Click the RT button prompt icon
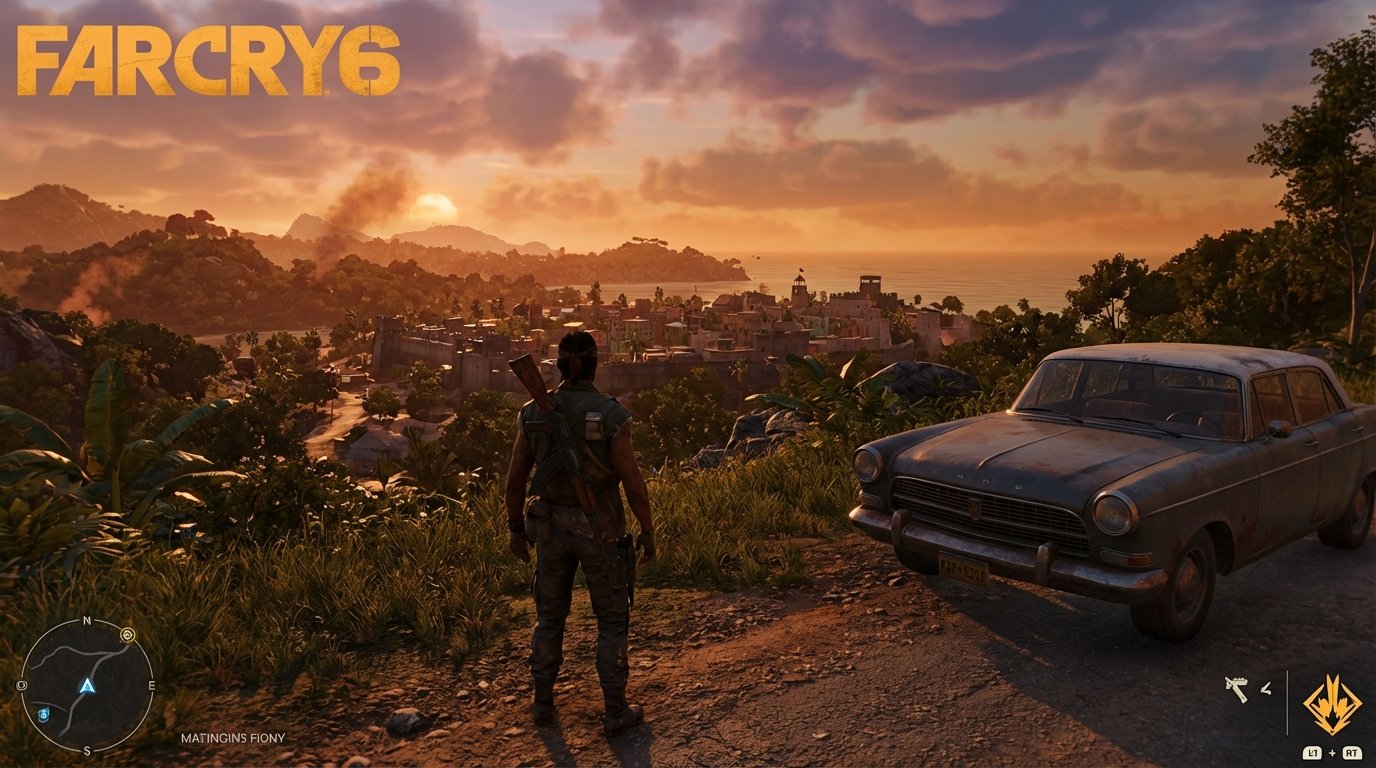 1352,753
